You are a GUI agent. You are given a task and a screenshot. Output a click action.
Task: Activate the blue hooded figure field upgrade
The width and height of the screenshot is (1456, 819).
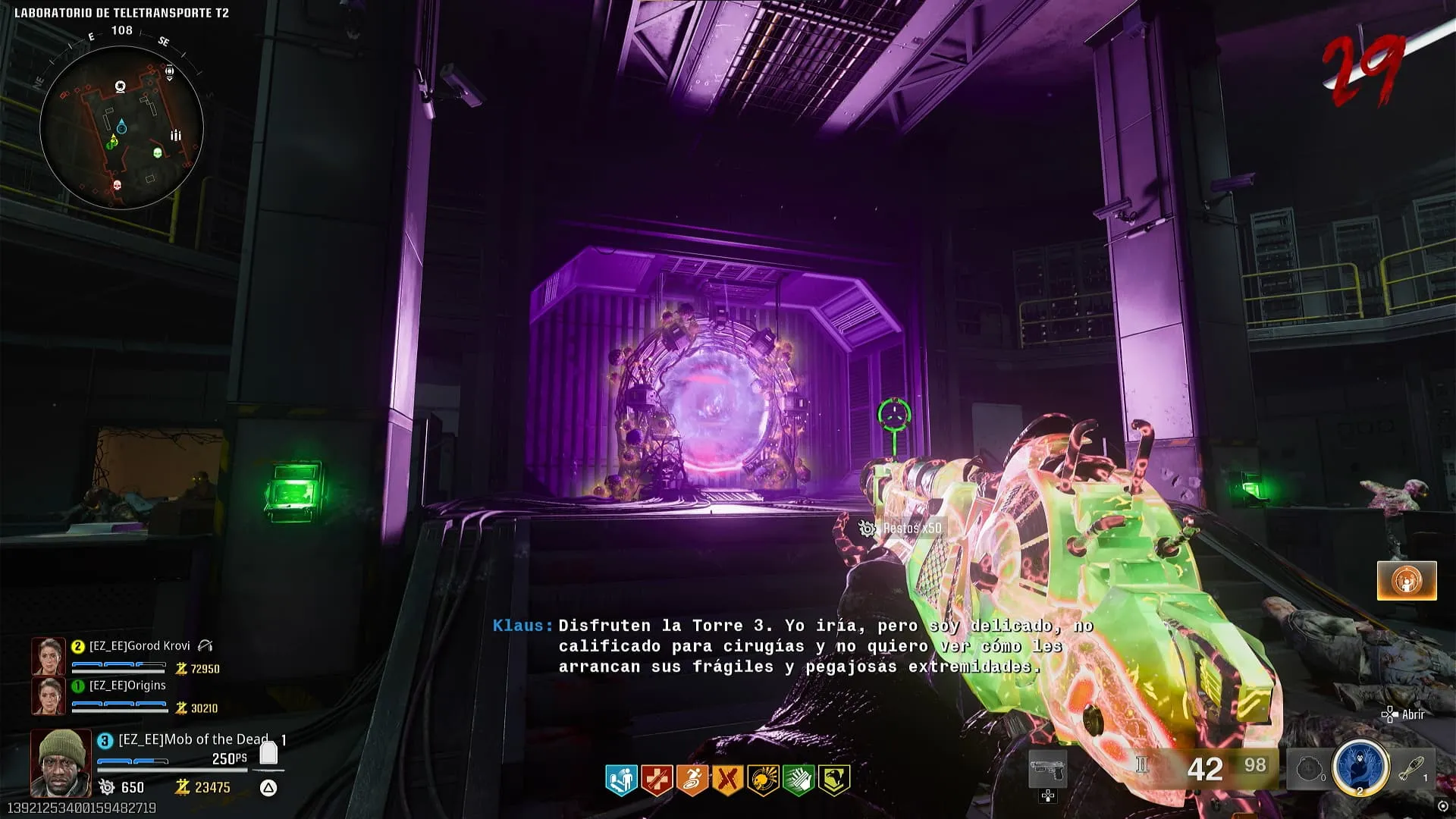(x=1360, y=767)
